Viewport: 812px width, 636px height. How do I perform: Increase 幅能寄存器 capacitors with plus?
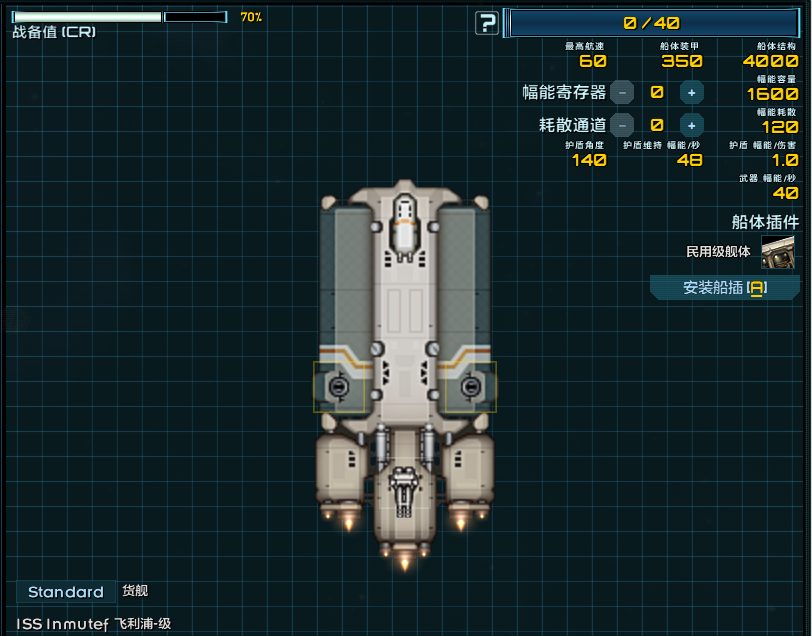point(691,92)
